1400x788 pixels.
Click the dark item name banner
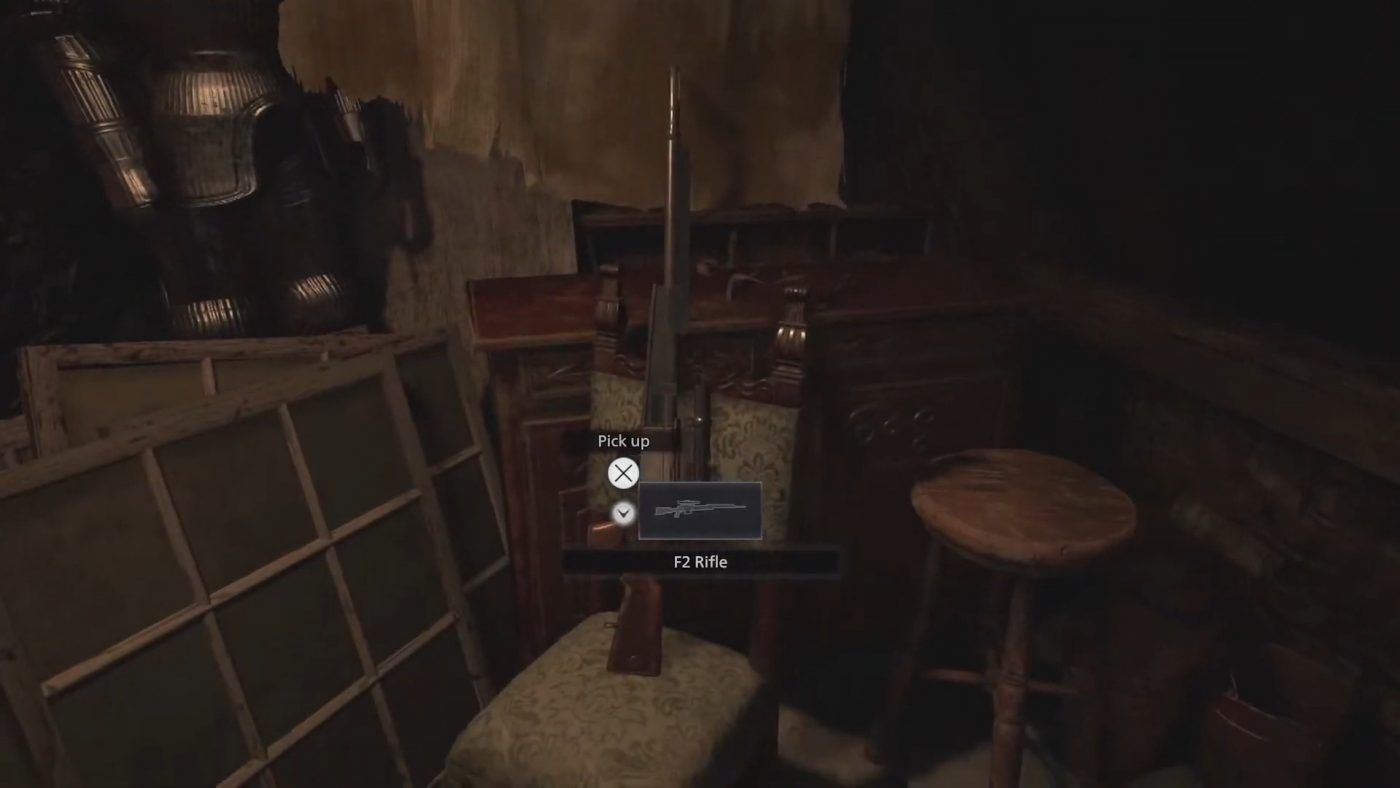coord(700,561)
